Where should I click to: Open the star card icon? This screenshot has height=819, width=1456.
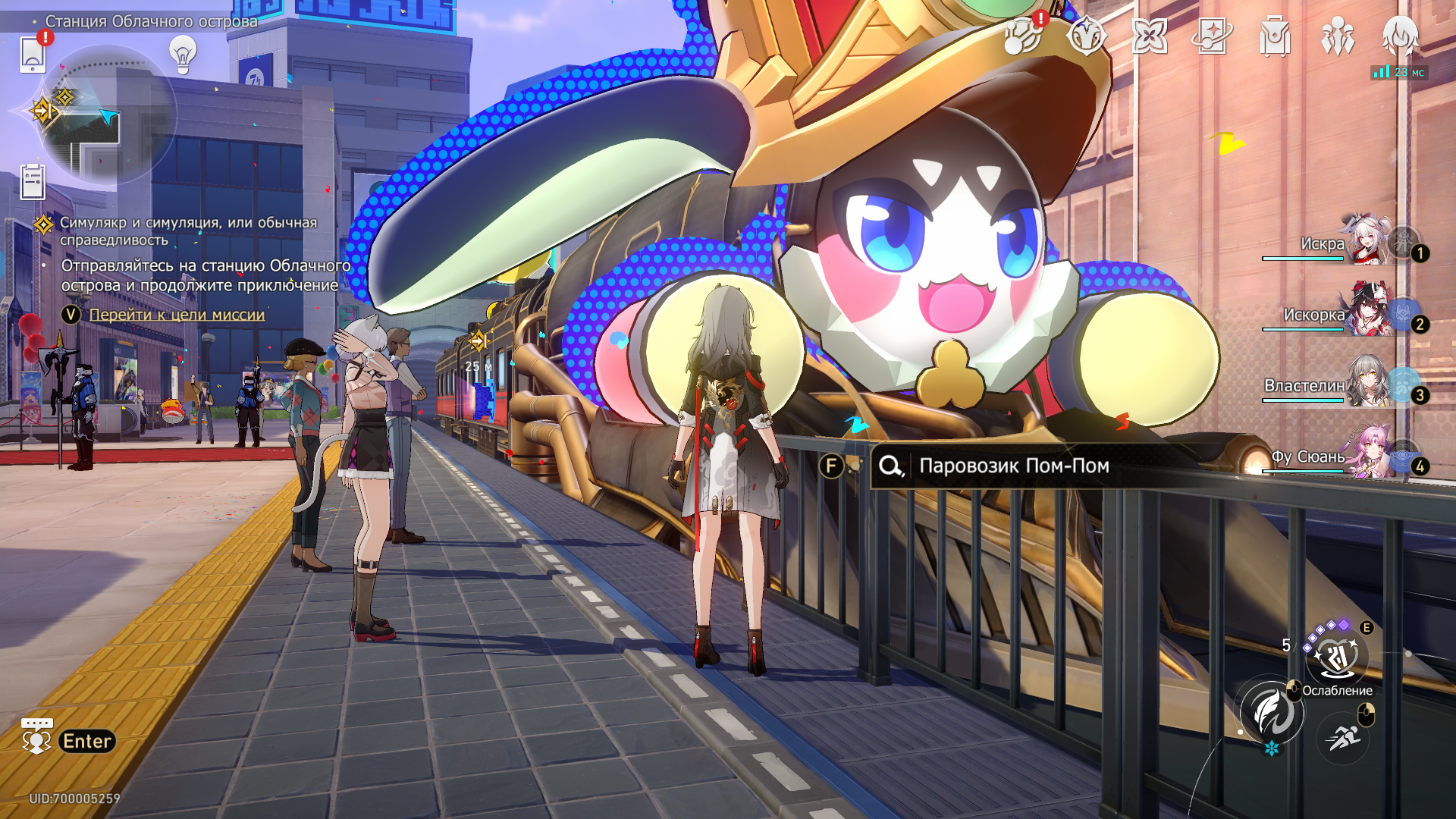click(1212, 36)
